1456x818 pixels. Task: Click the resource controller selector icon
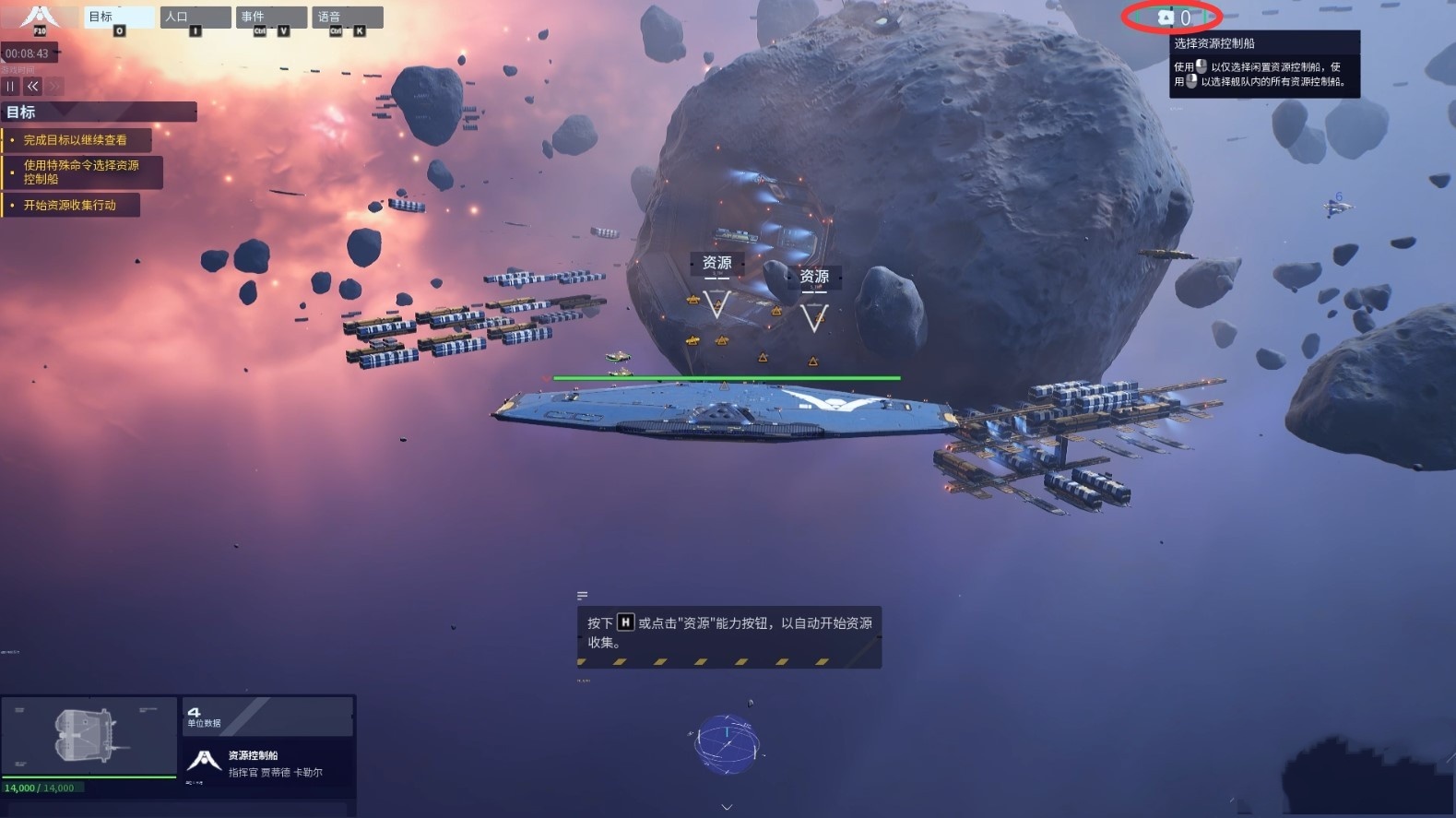click(x=1166, y=17)
